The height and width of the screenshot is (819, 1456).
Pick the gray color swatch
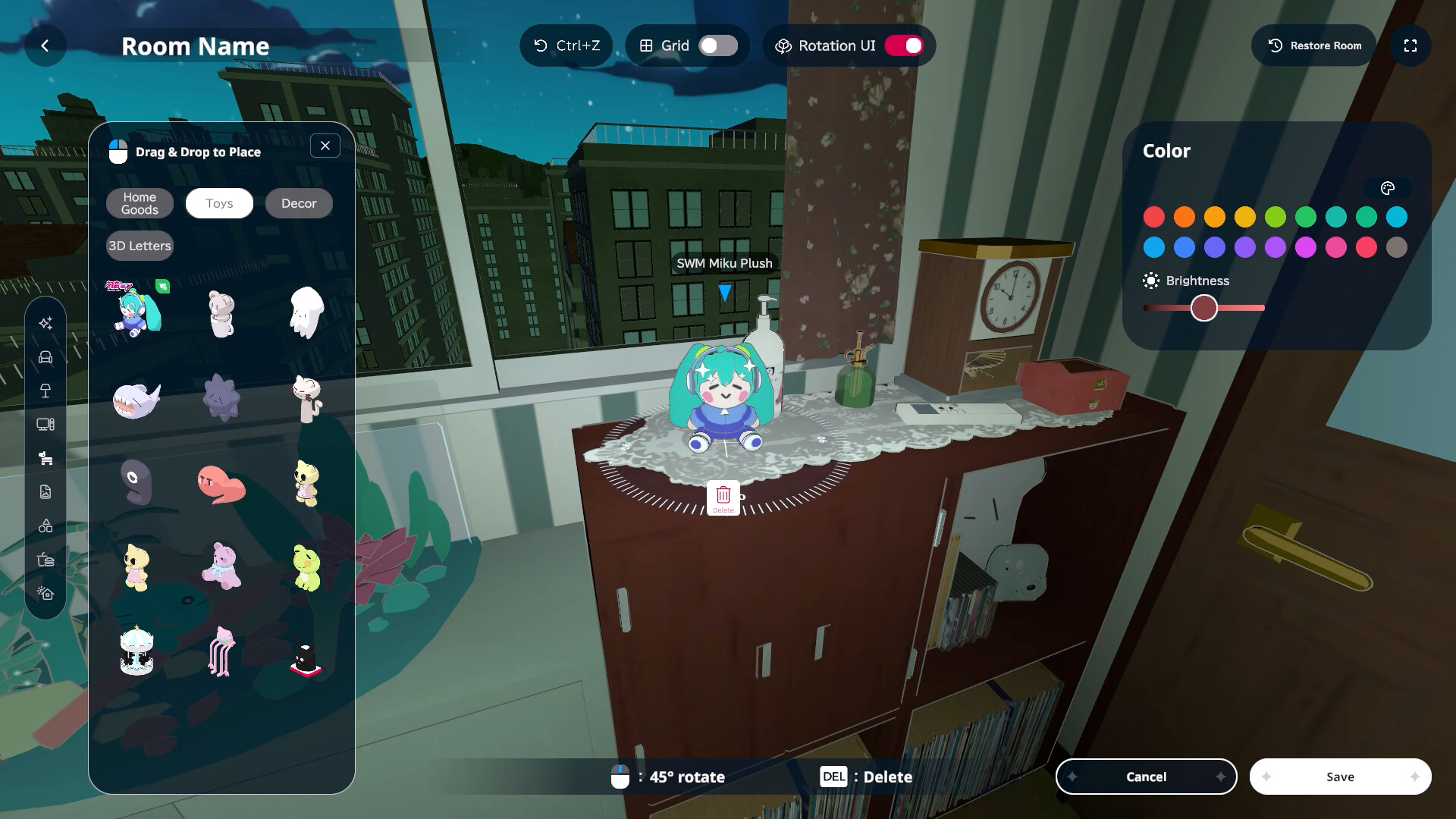1397,247
